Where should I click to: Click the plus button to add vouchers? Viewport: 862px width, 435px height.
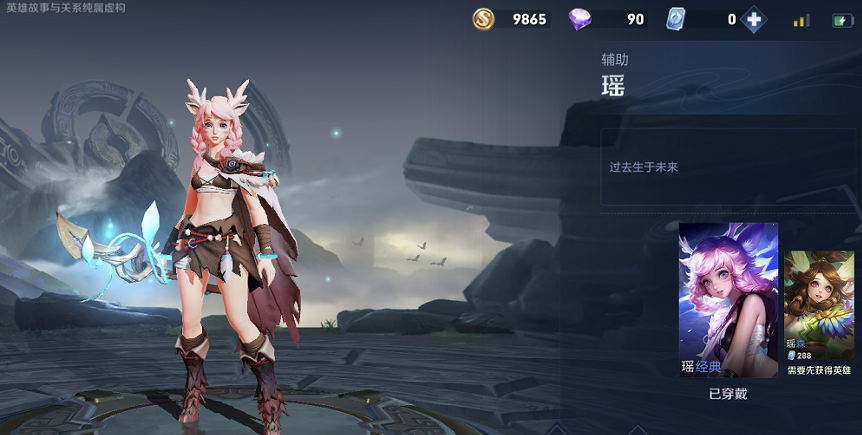coord(754,19)
